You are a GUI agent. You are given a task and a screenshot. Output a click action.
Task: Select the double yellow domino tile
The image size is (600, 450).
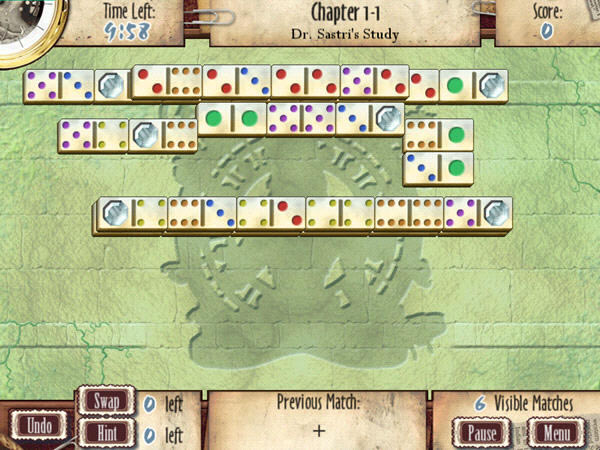340,212
